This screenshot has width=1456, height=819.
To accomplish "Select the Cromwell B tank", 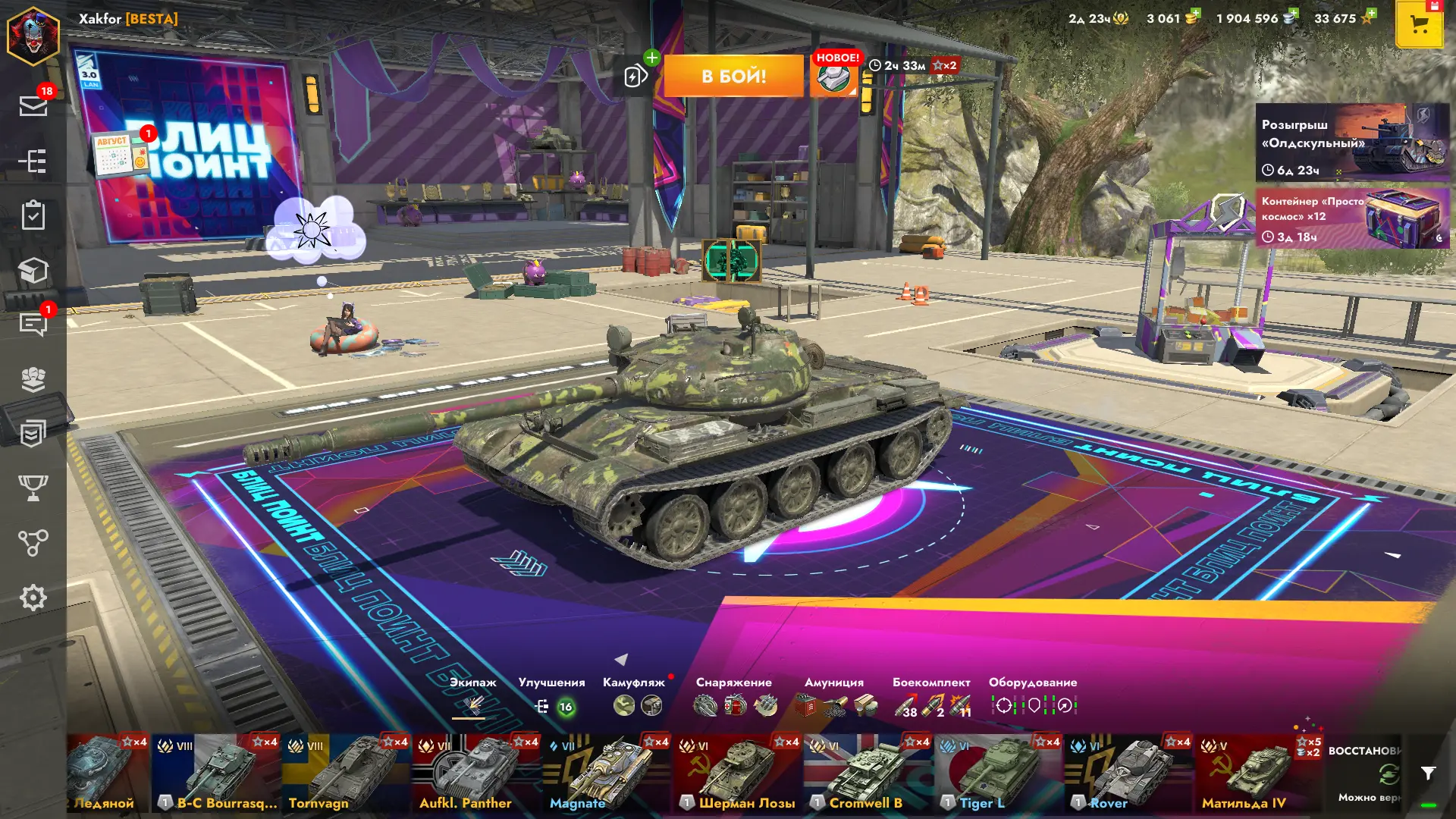I will point(868,773).
